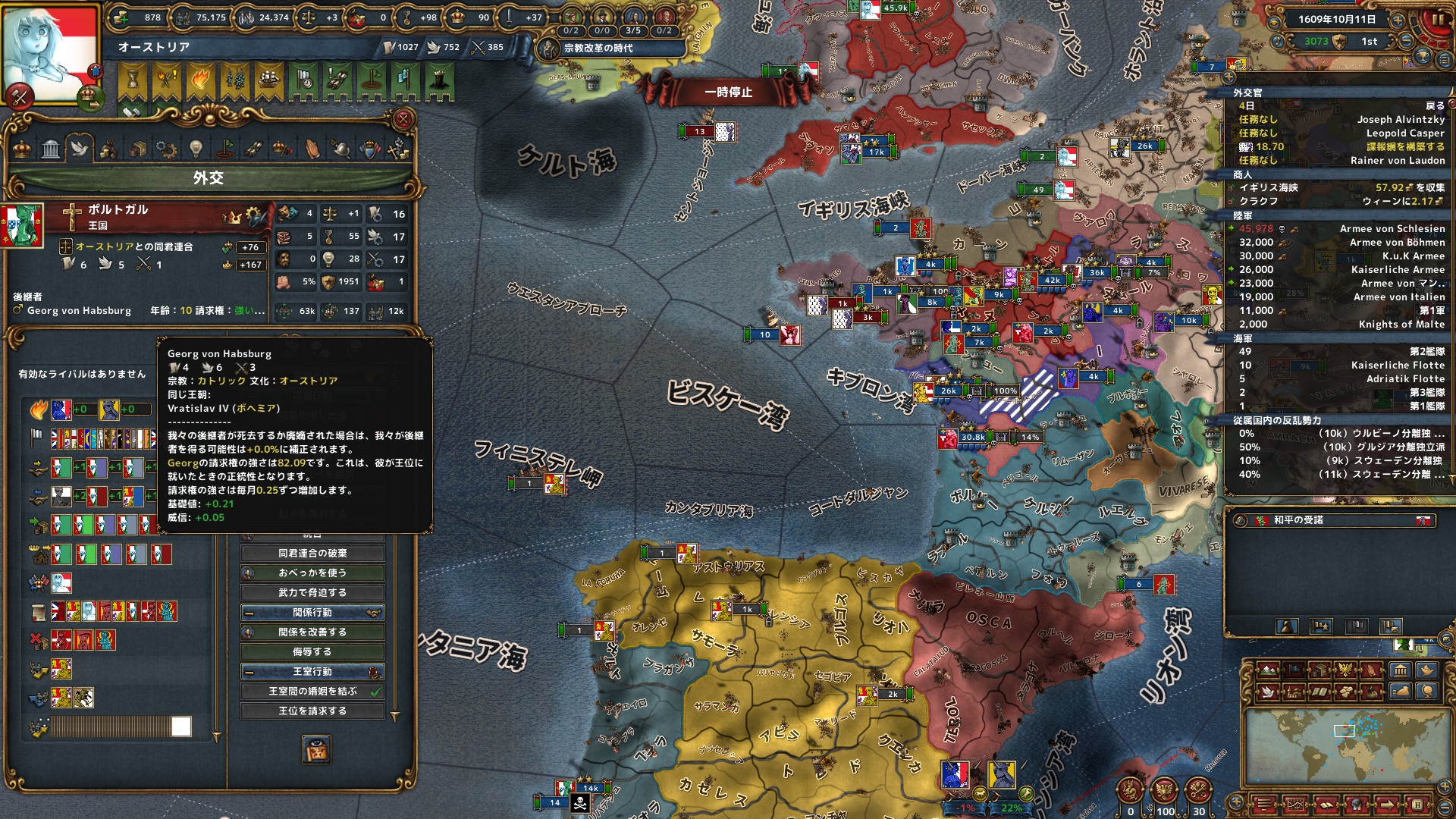Open the helmet military tab

pyautogui.click(x=340, y=149)
